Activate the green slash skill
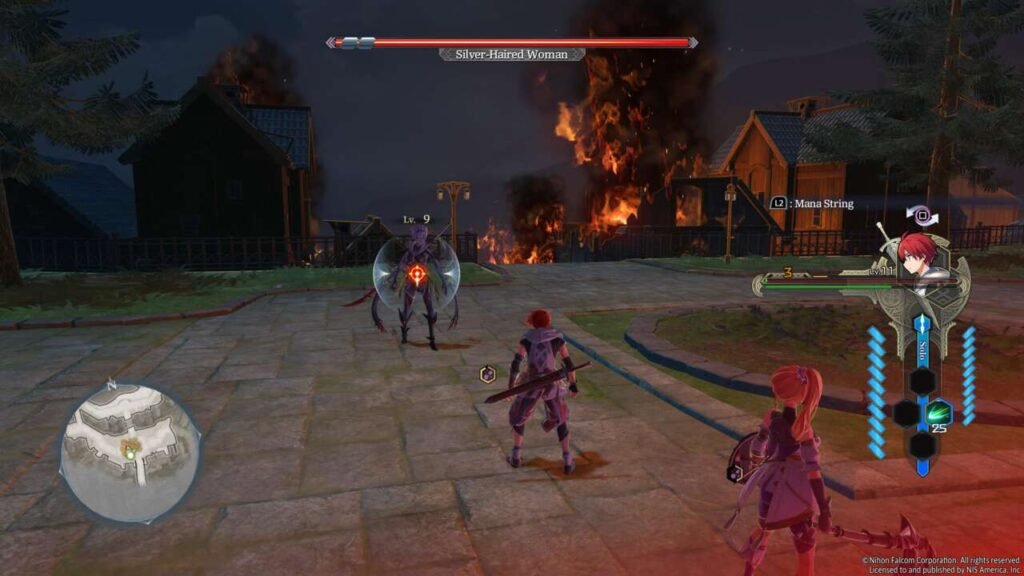1024x576 pixels. [x=938, y=412]
